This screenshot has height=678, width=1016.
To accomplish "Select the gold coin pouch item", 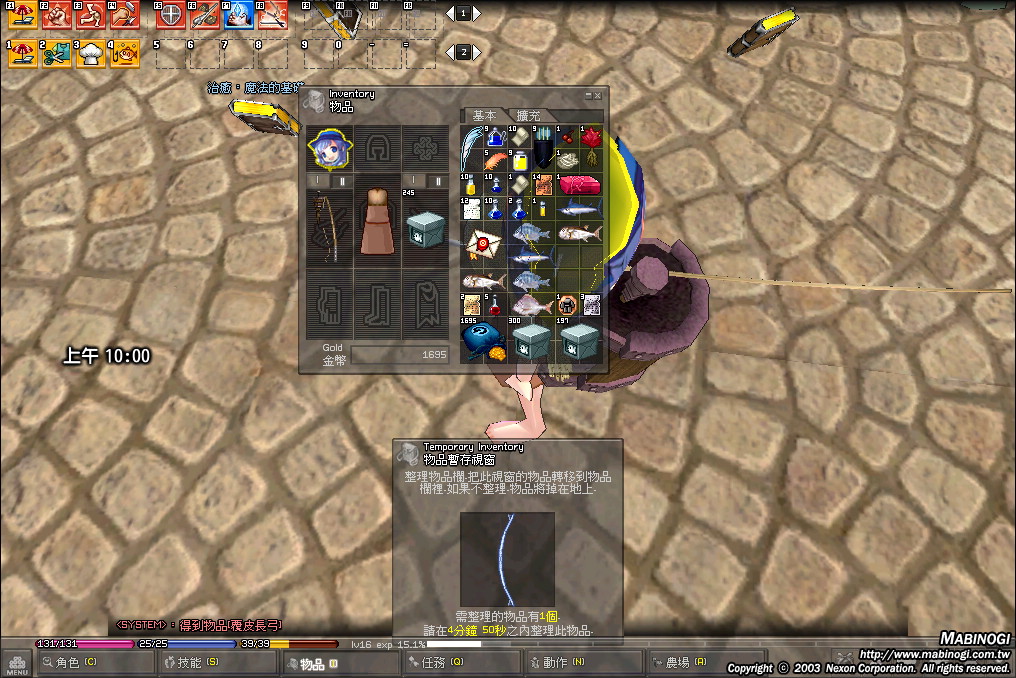I will point(482,339).
